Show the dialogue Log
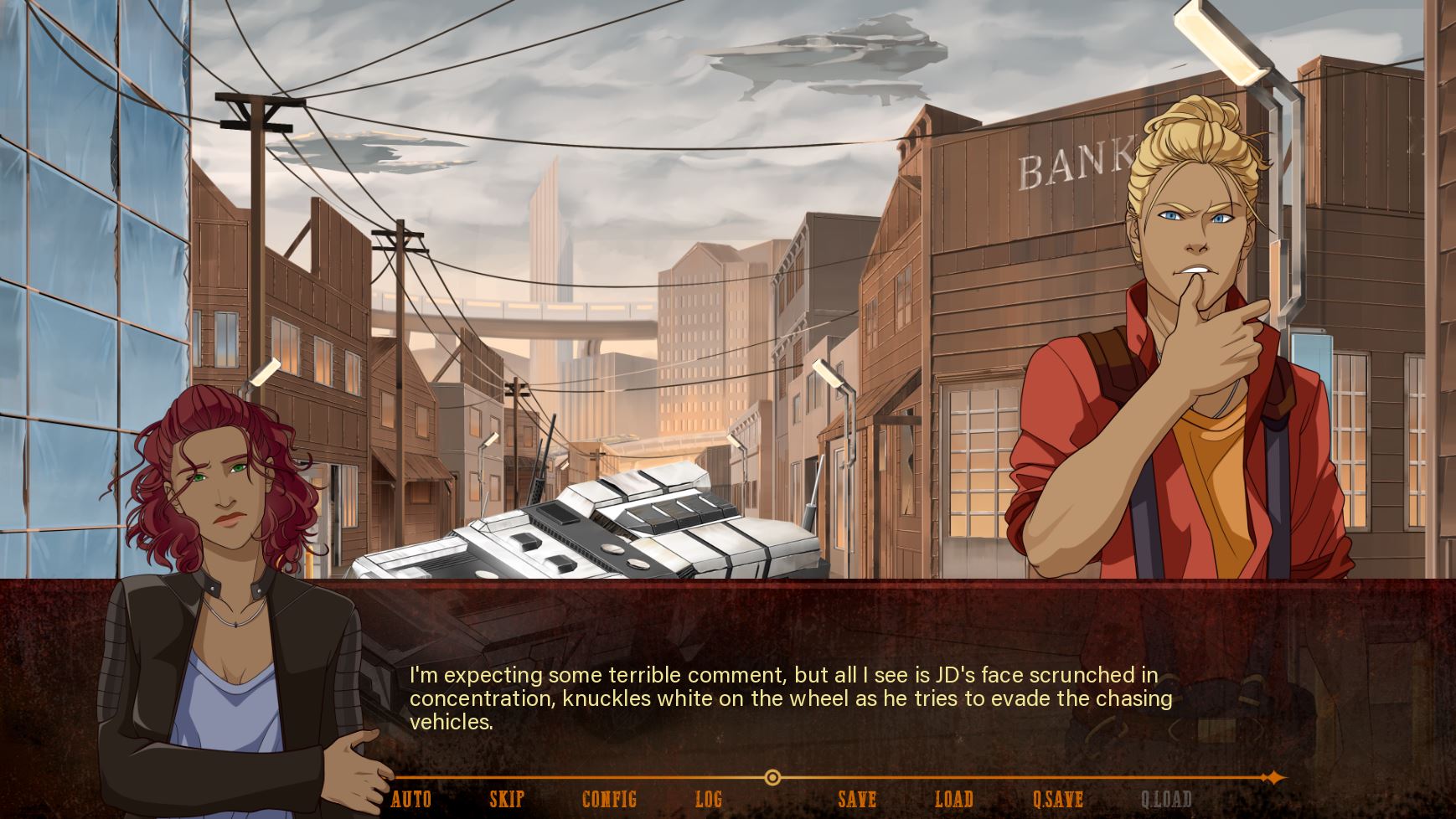 (709, 799)
